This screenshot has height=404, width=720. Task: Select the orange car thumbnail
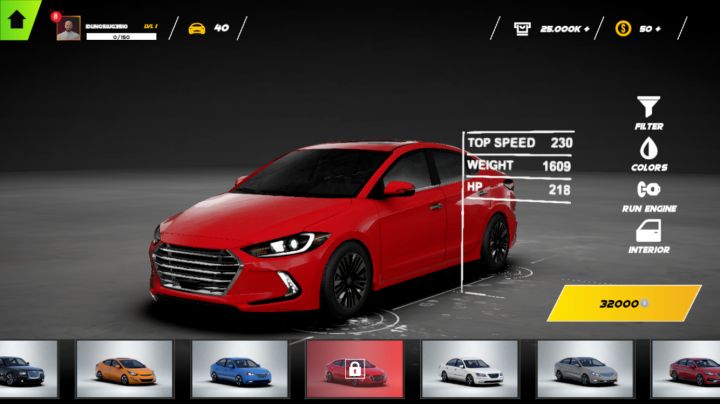click(125, 369)
